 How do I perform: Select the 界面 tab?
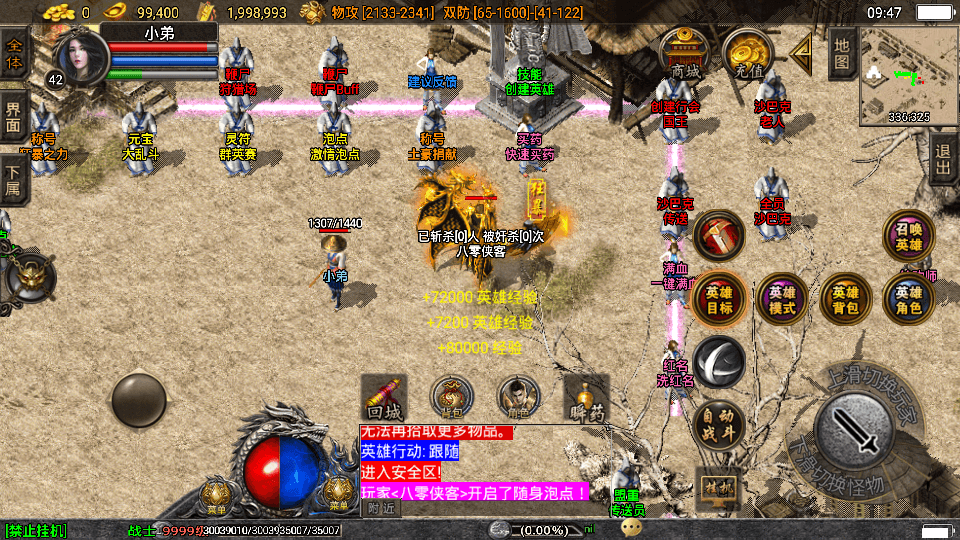pyautogui.click(x=14, y=118)
